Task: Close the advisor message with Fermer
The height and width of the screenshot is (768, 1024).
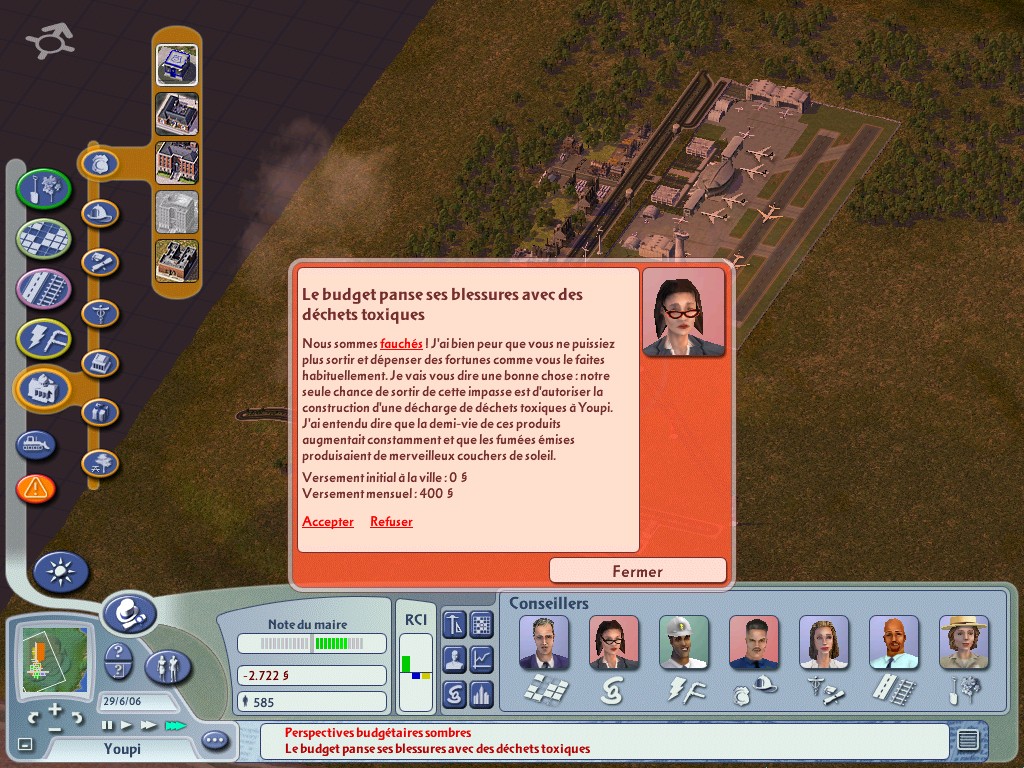Action: (637, 571)
